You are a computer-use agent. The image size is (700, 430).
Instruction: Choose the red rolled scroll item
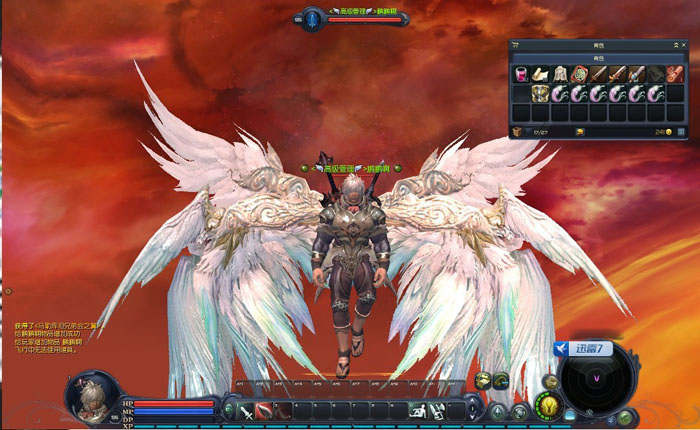click(x=675, y=74)
